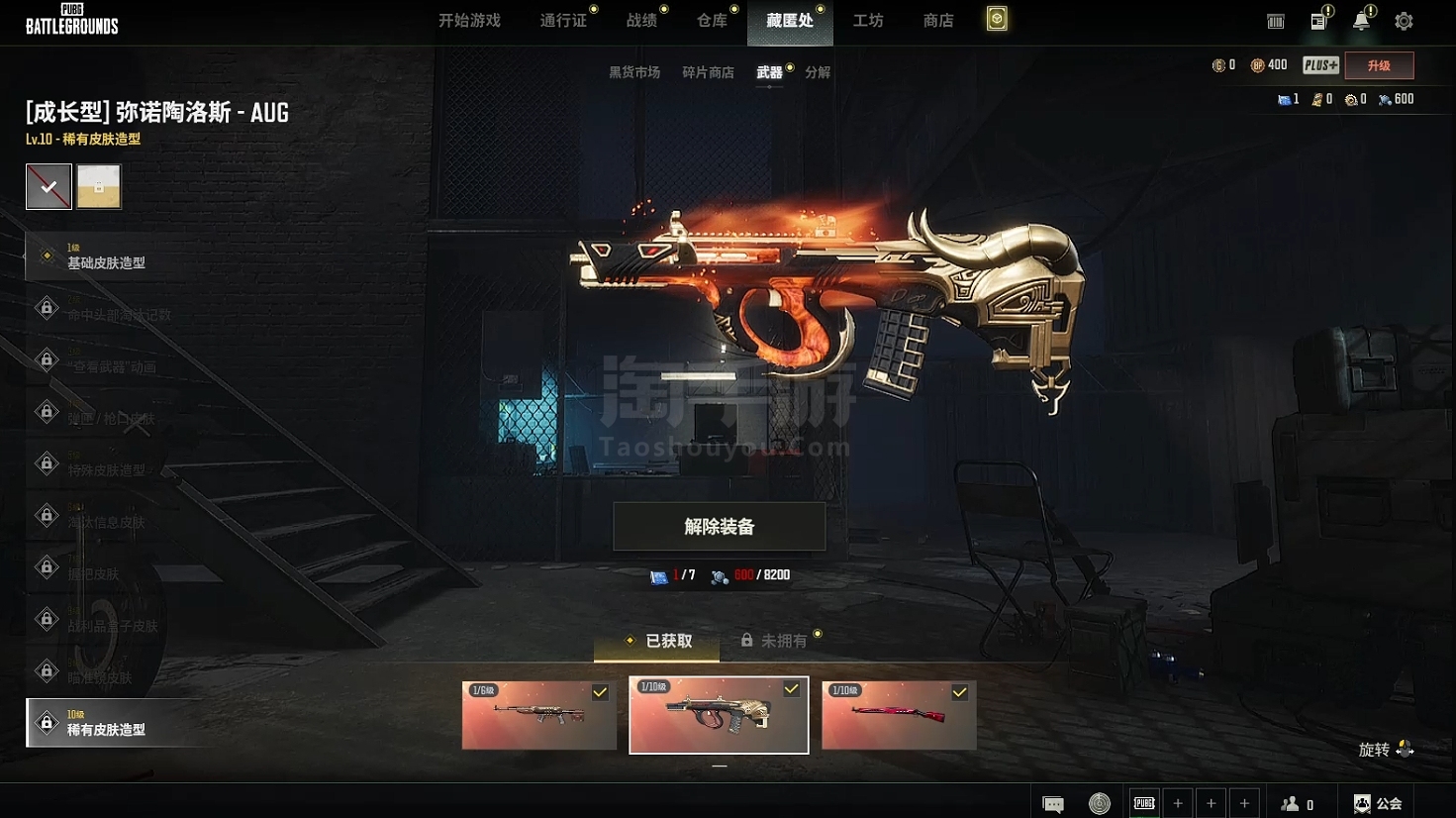The height and width of the screenshot is (818, 1456).
Task: Select the 稀有皮肤造型 level 10 entry
Action: click(107, 723)
